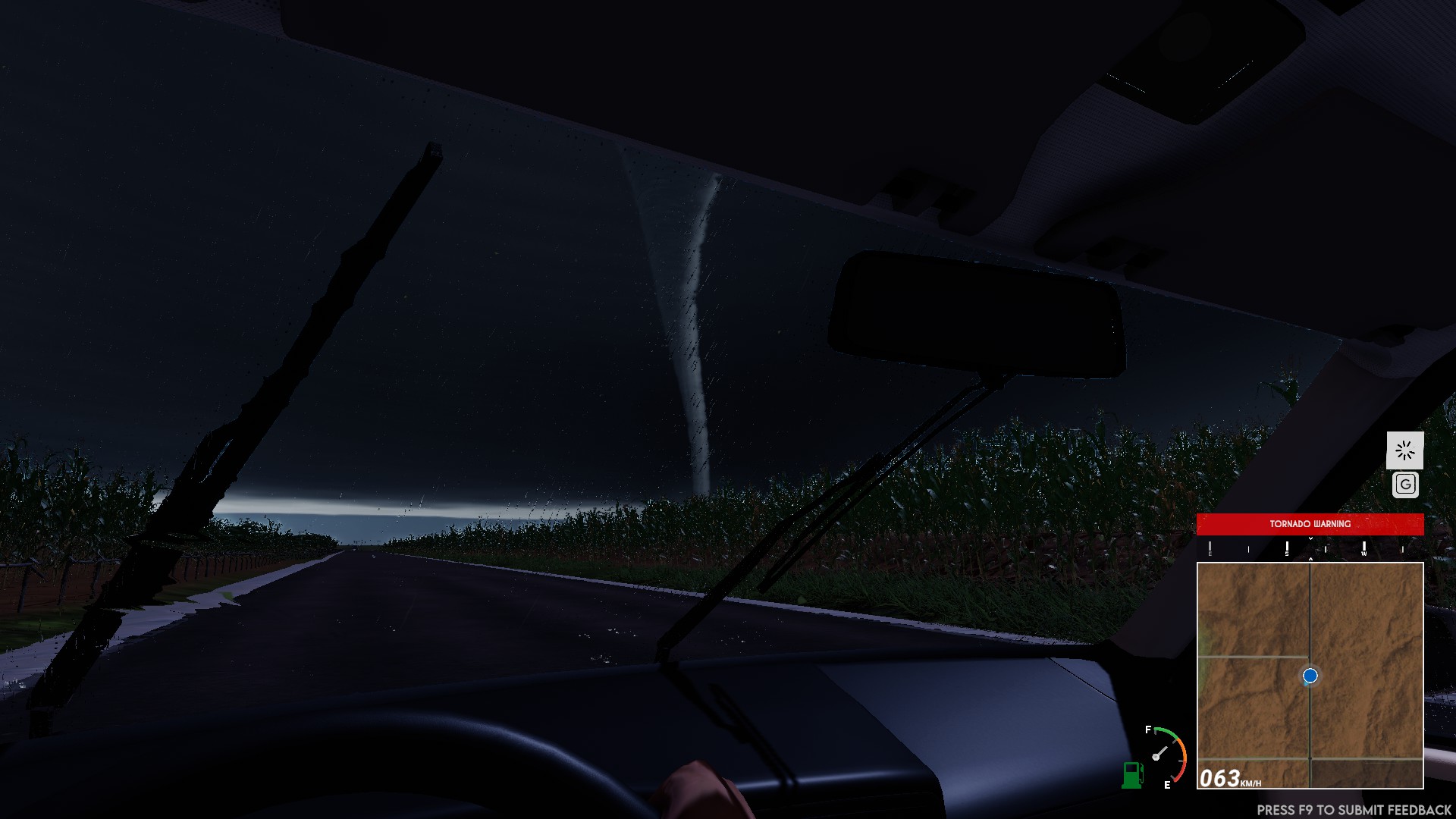This screenshot has height=819, width=1456.
Task: Click the F mark on the fuel gauge
Action: coord(1148,730)
